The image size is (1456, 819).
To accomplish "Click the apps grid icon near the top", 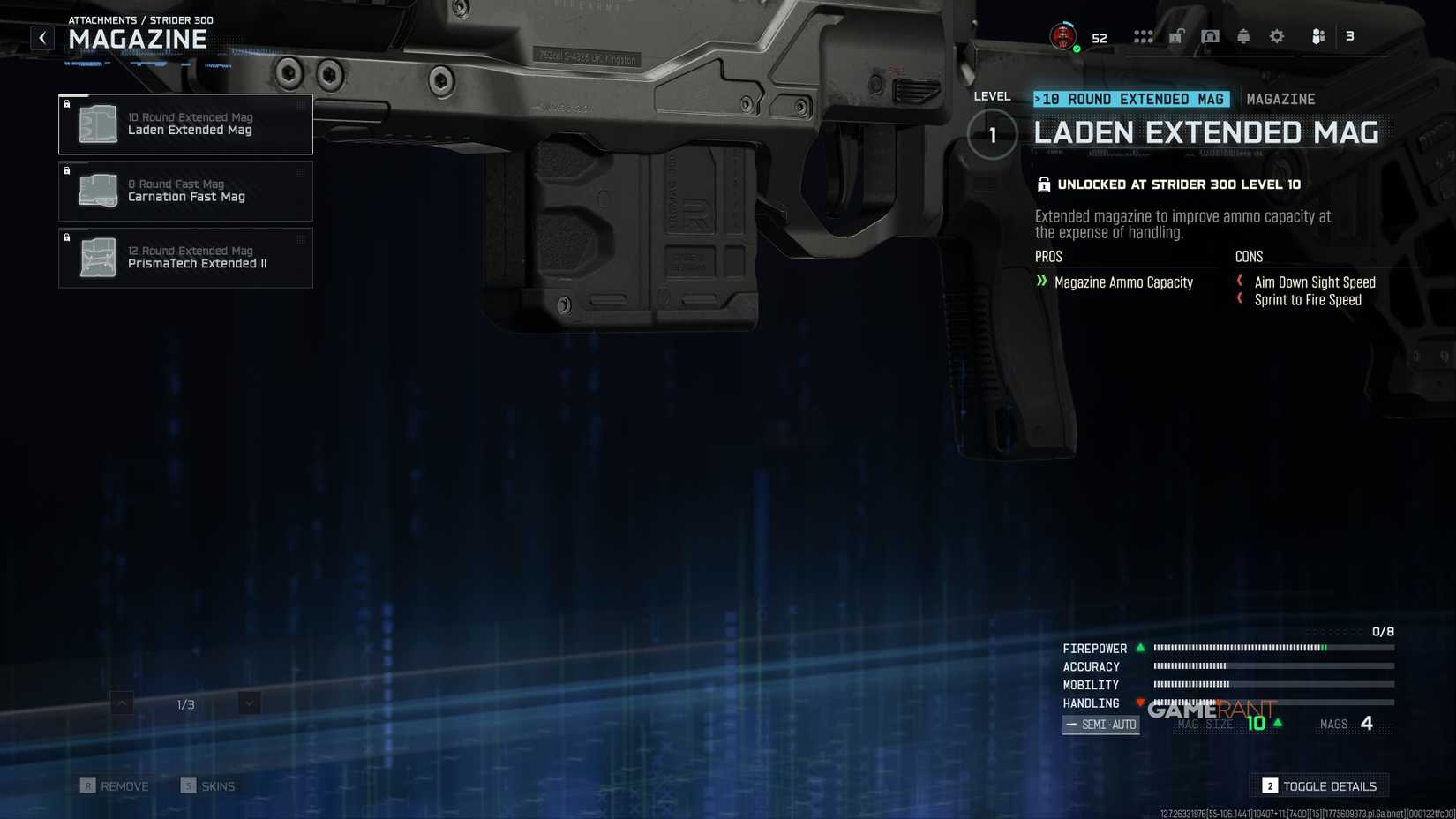I will point(1145,36).
